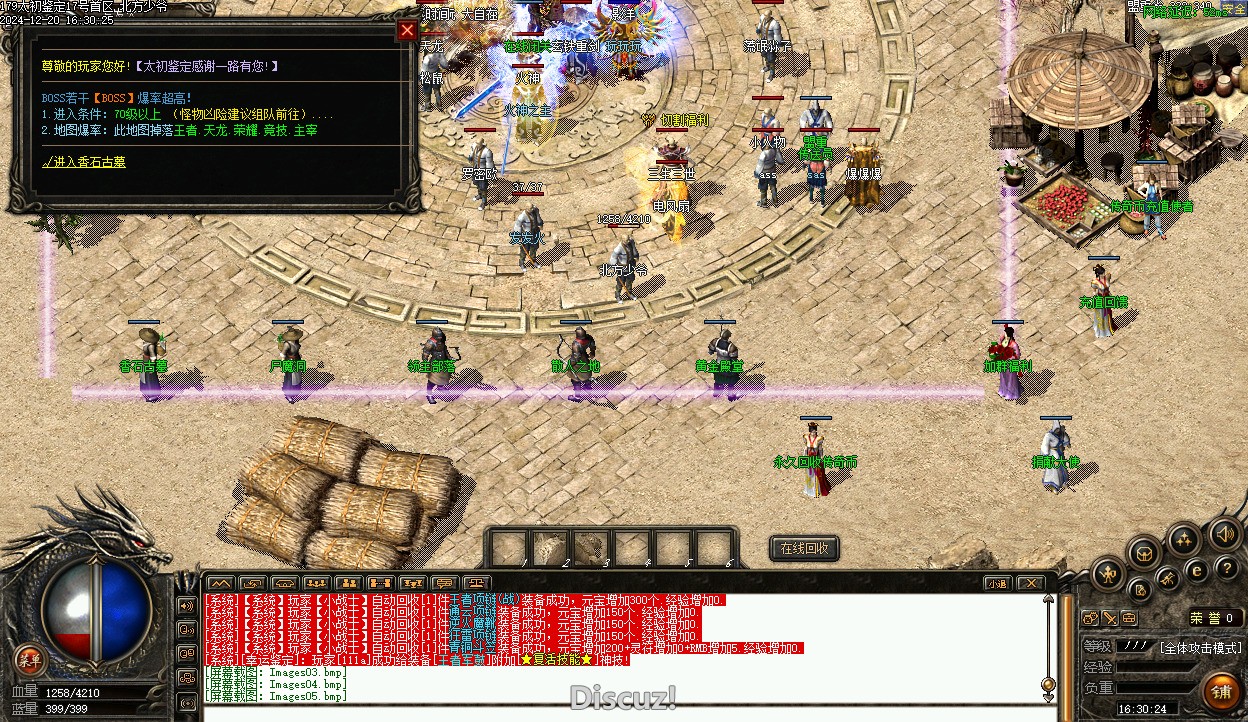Click the speaker channel button beside chat
This screenshot has height=722, width=1248.
(x=186, y=606)
